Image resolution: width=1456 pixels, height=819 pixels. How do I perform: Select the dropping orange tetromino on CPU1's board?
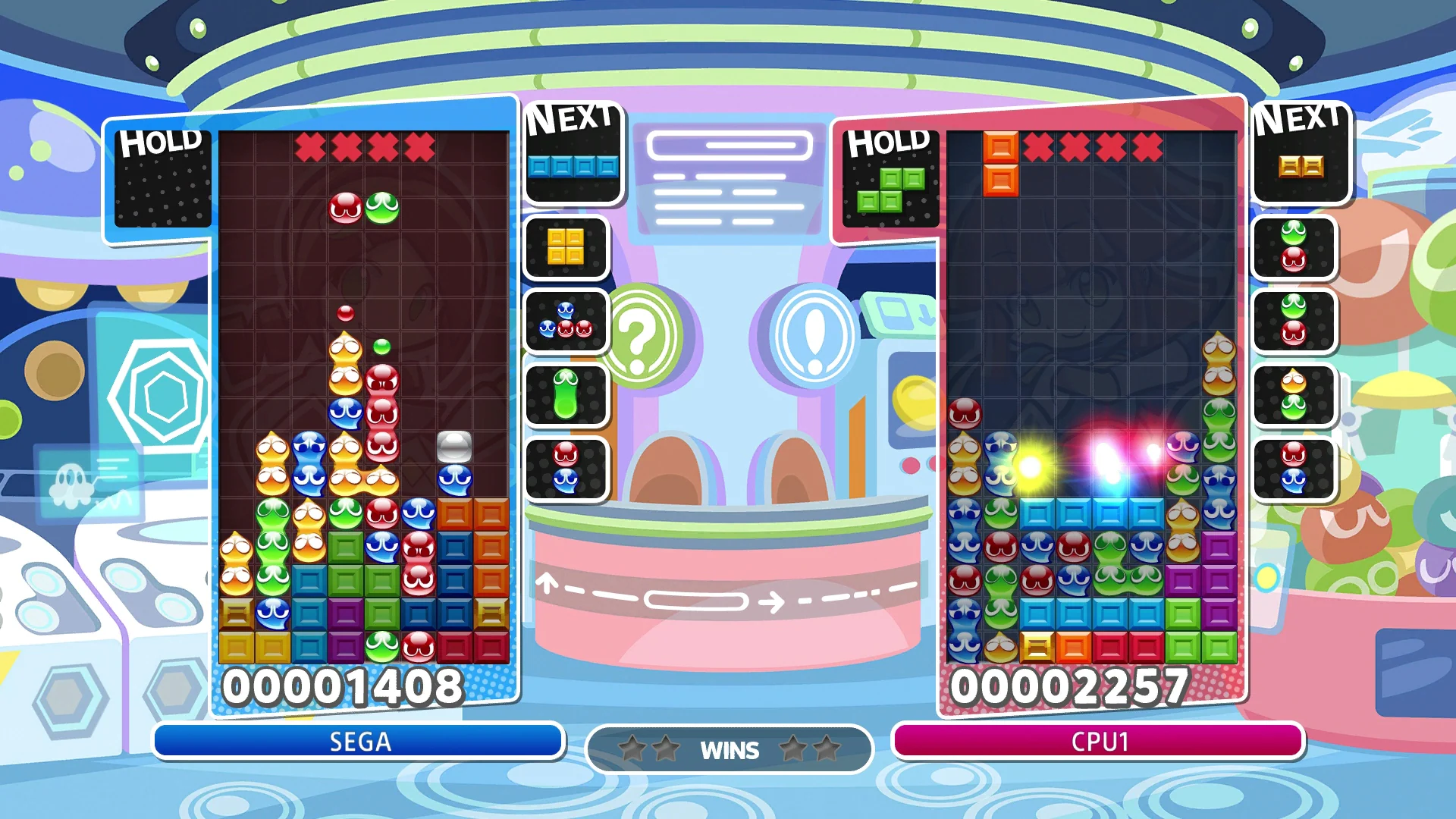pyautogui.click(x=1003, y=163)
